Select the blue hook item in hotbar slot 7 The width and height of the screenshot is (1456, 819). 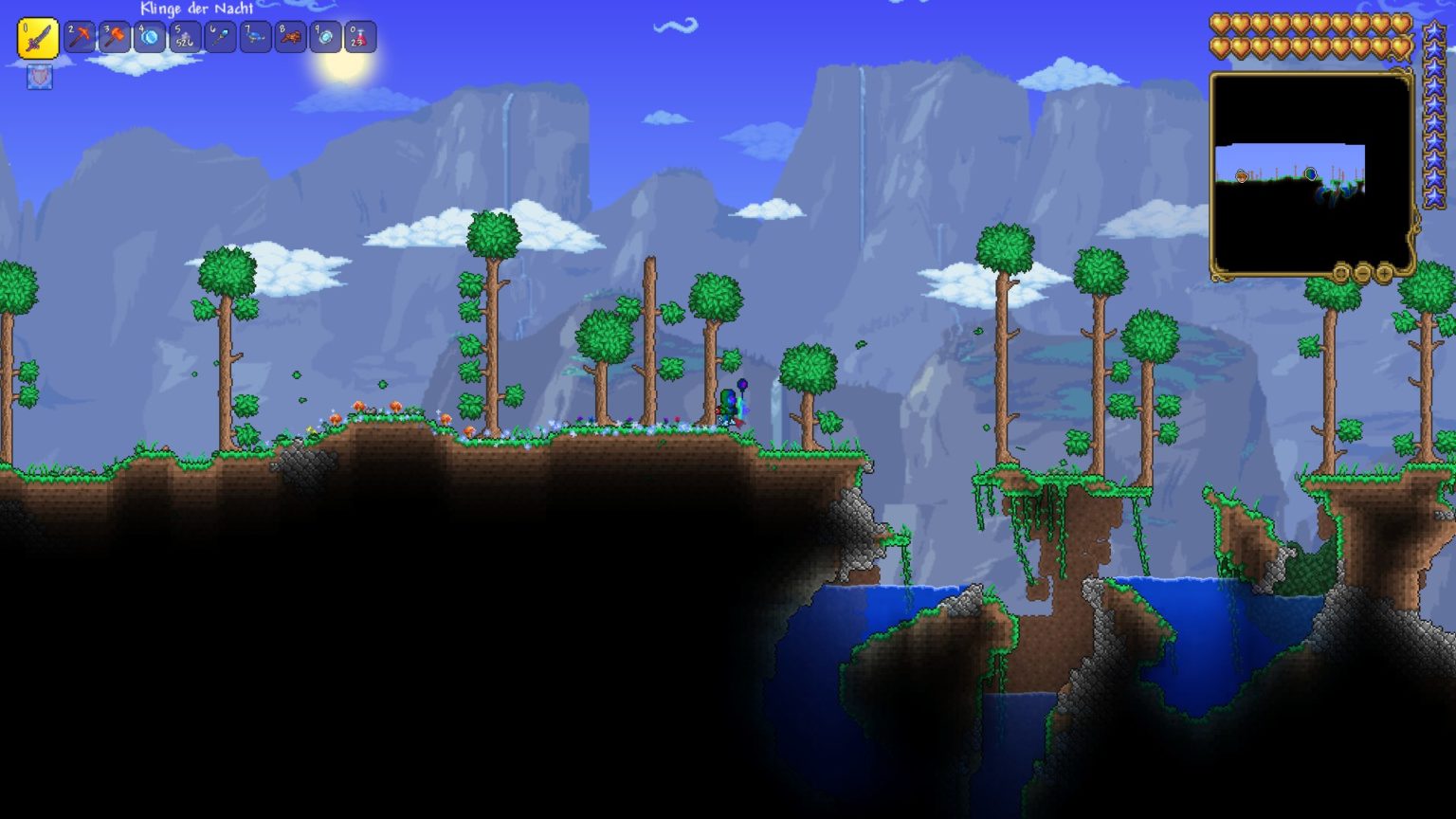[255, 38]
